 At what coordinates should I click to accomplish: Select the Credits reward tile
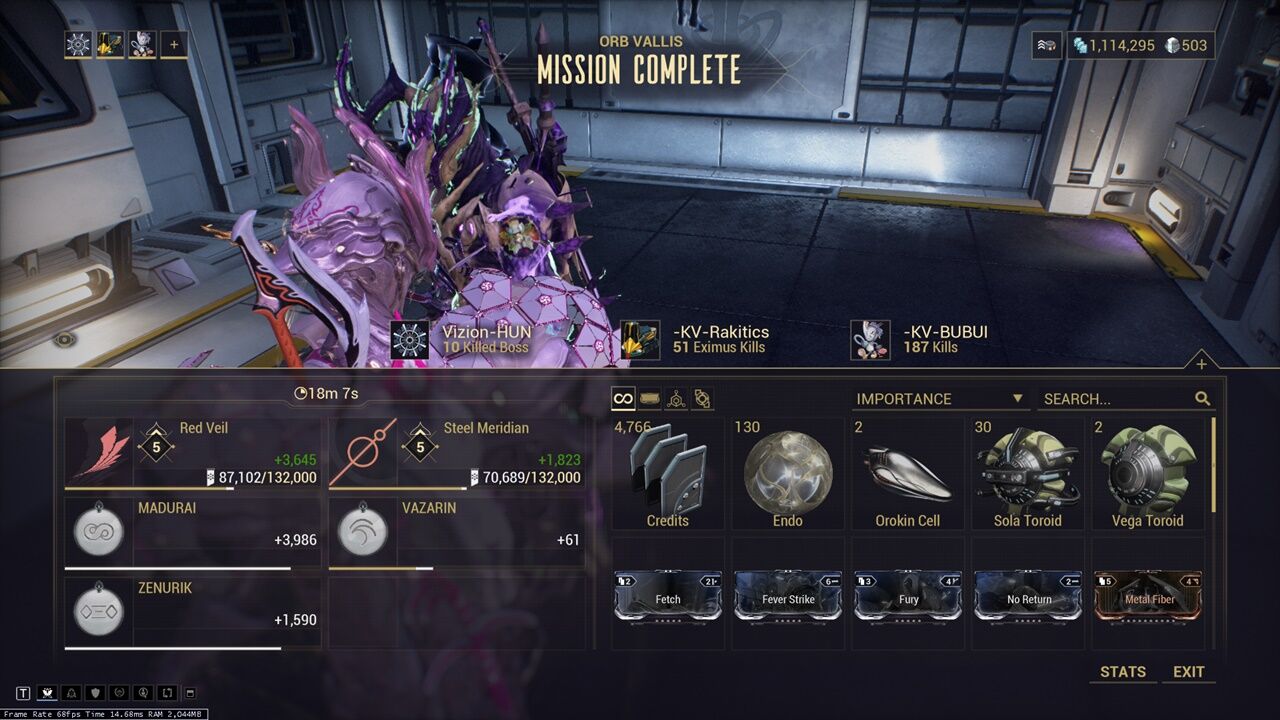[x=668, y=474]
